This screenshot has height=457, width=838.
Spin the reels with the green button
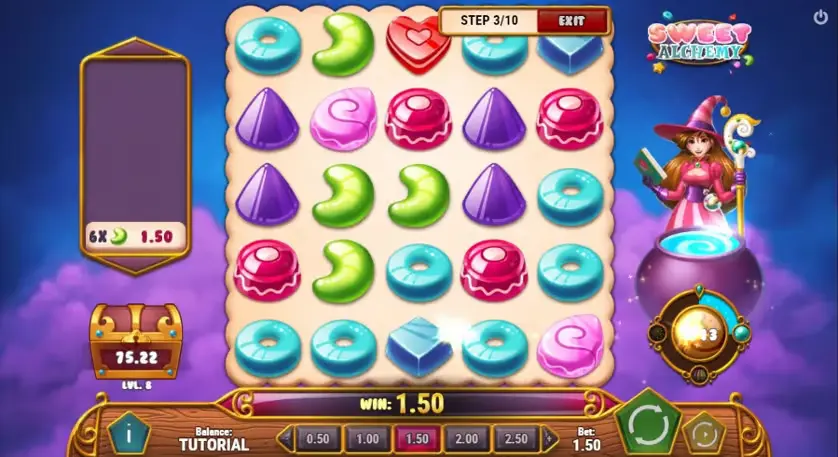tap(648, 426)
